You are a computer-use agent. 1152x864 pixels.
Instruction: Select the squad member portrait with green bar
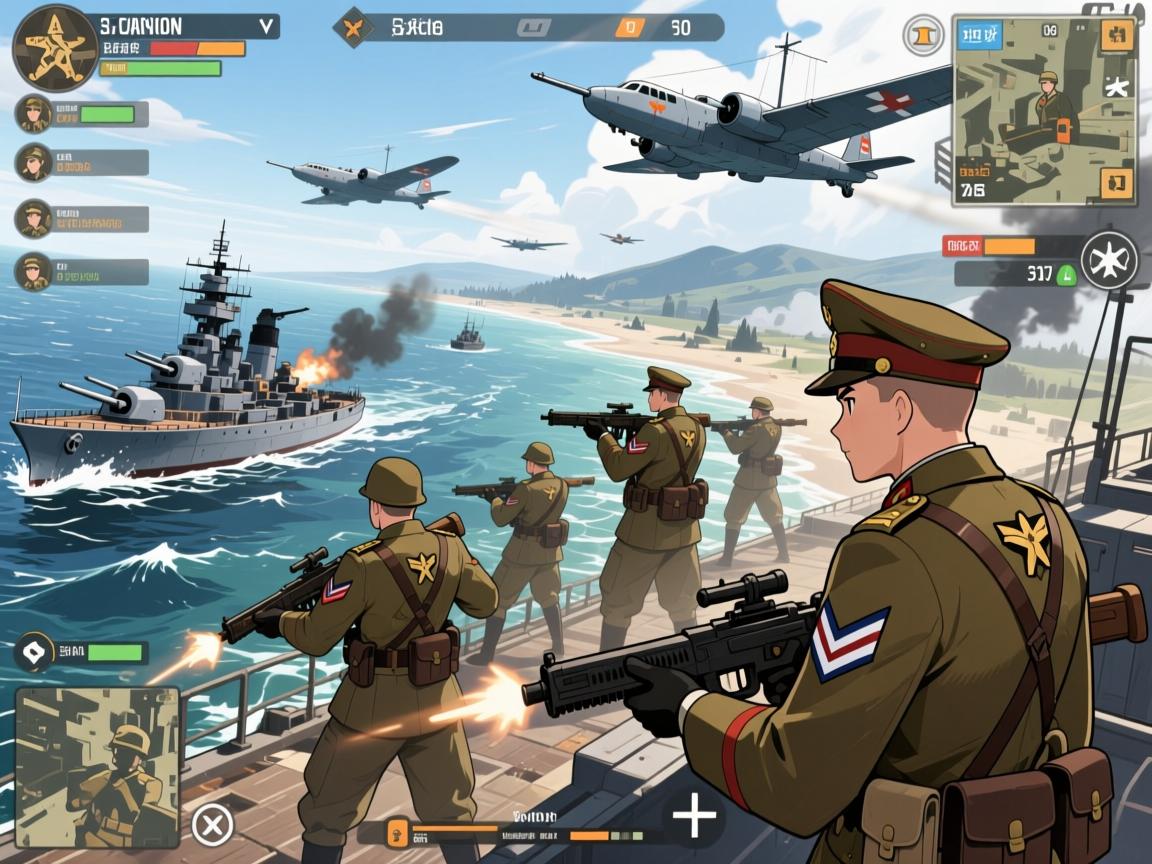[x=35, y=114]
